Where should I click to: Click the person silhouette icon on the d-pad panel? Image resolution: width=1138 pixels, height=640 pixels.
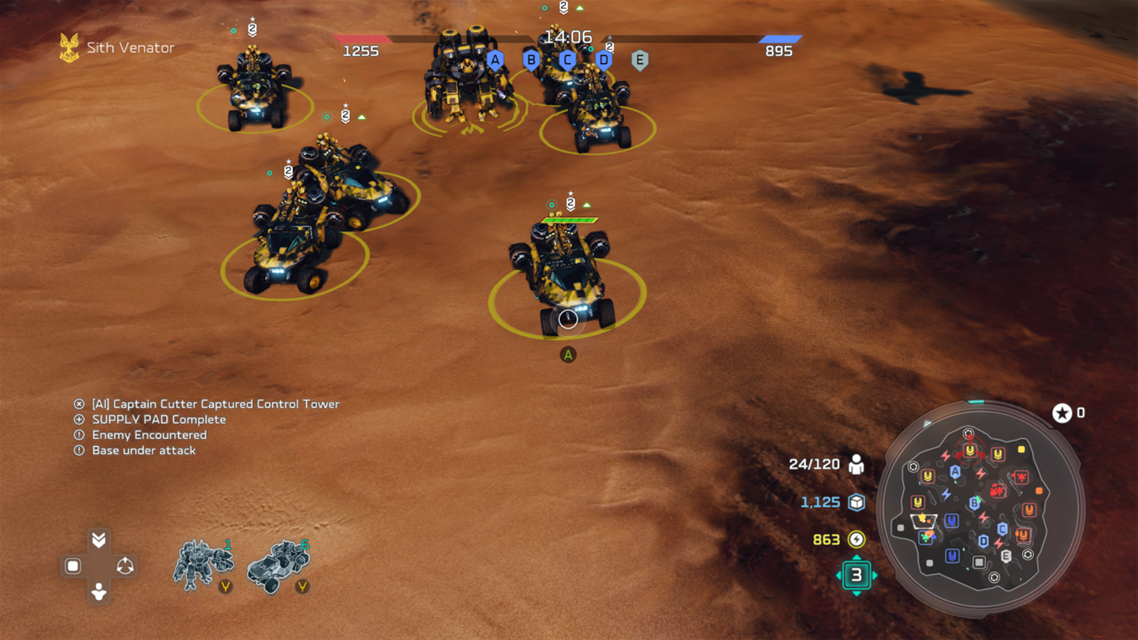(98, 592)
